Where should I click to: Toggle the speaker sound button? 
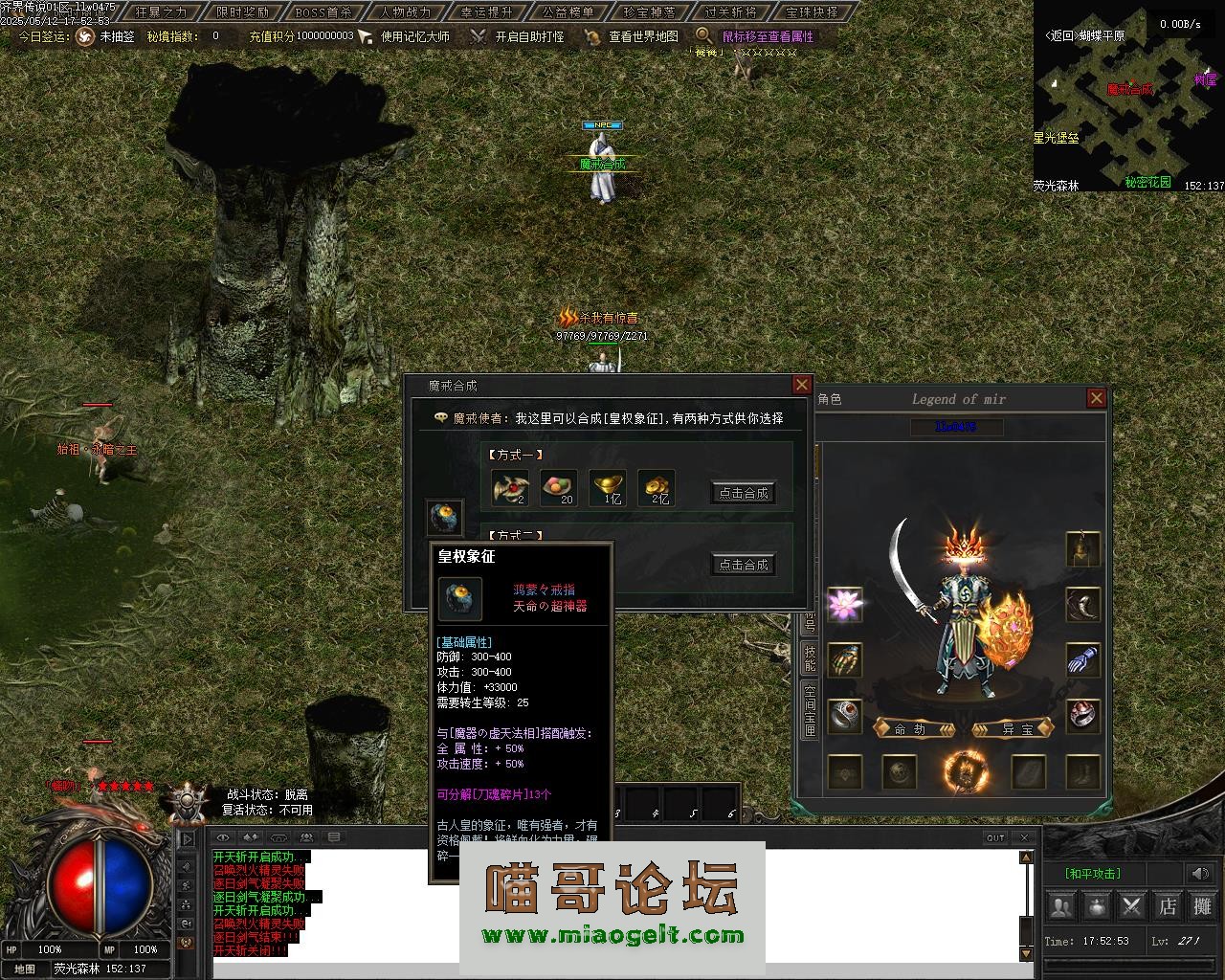tap(1199, 873)
